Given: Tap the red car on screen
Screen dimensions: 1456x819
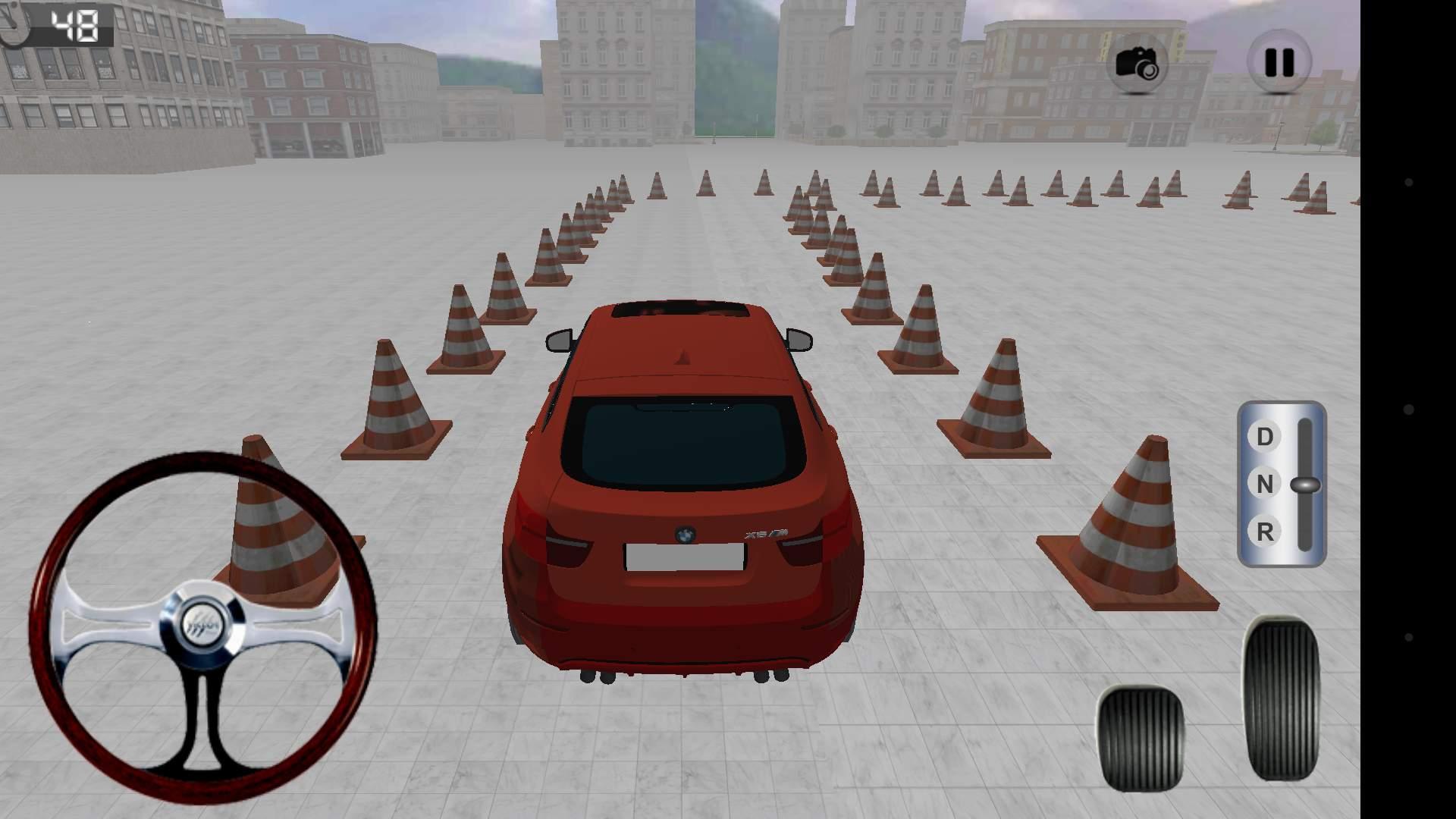Looking at the screenshot, I should click(x=682, y=493).
